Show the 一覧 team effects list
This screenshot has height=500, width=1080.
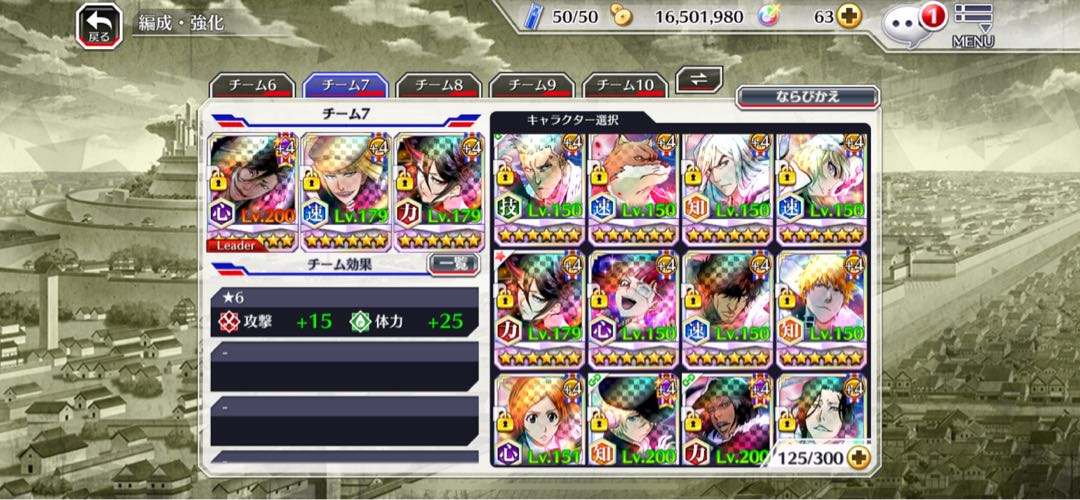point(452,264)
